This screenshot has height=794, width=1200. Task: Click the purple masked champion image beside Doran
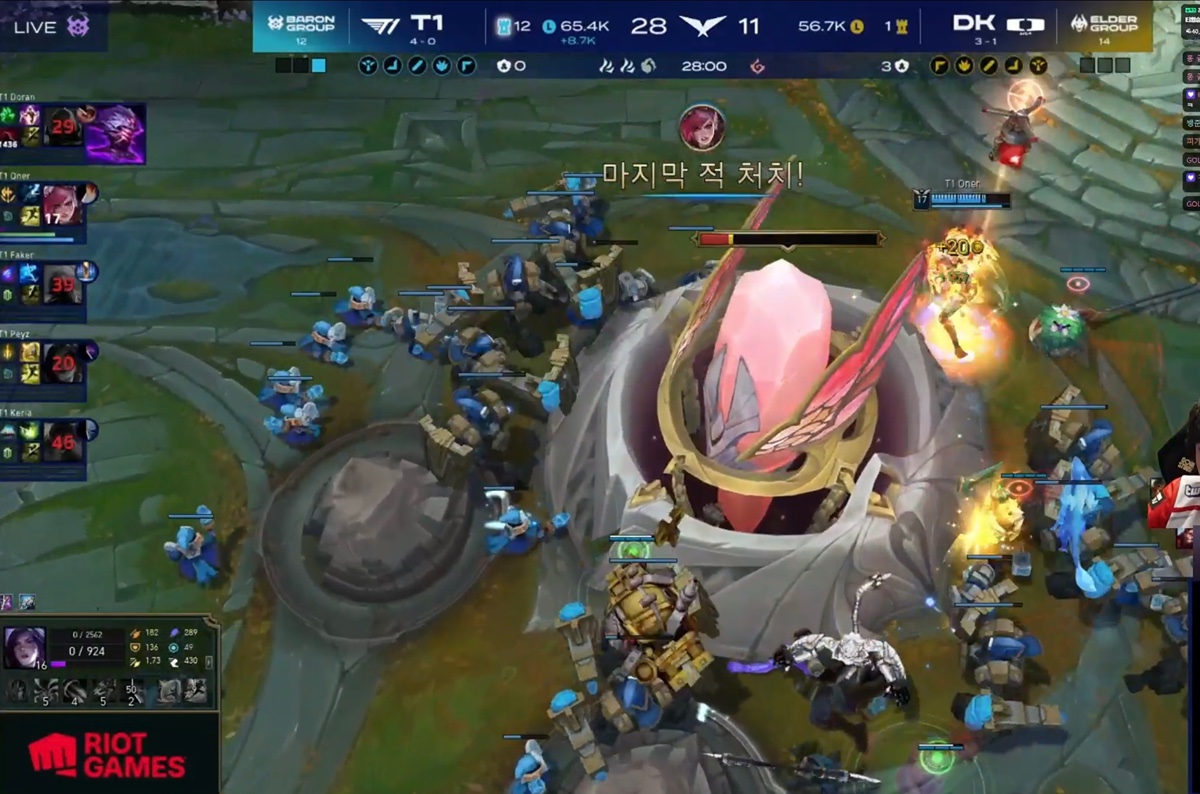[115, 134]
